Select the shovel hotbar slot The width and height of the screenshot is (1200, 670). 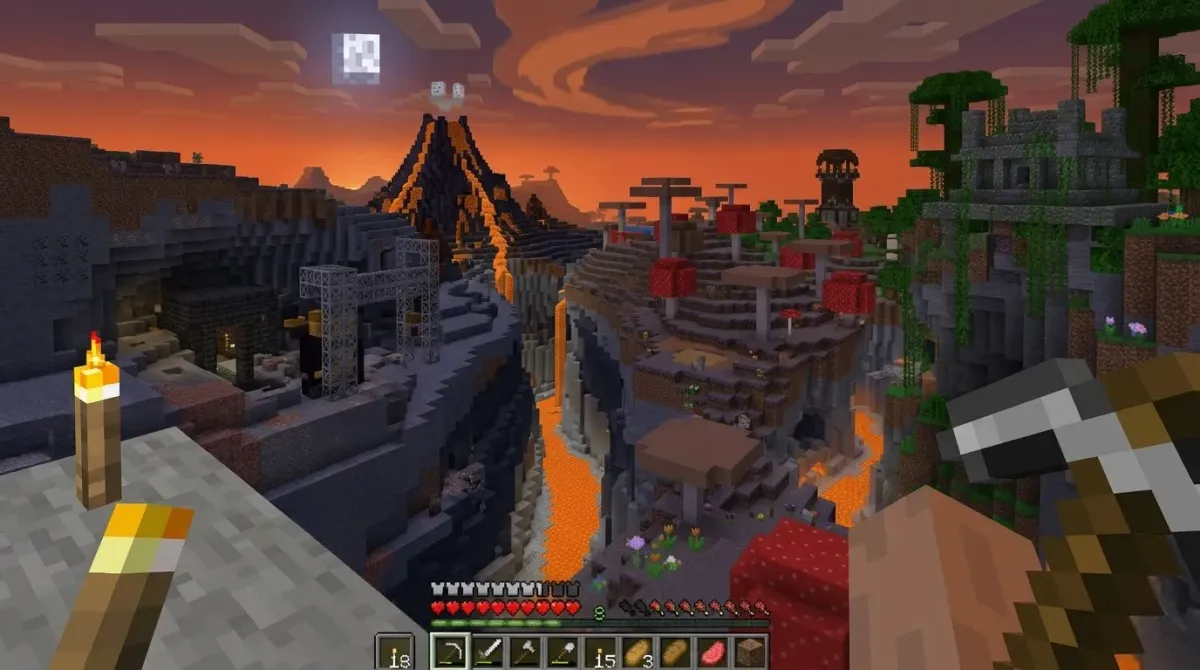(x=562, y=652)
